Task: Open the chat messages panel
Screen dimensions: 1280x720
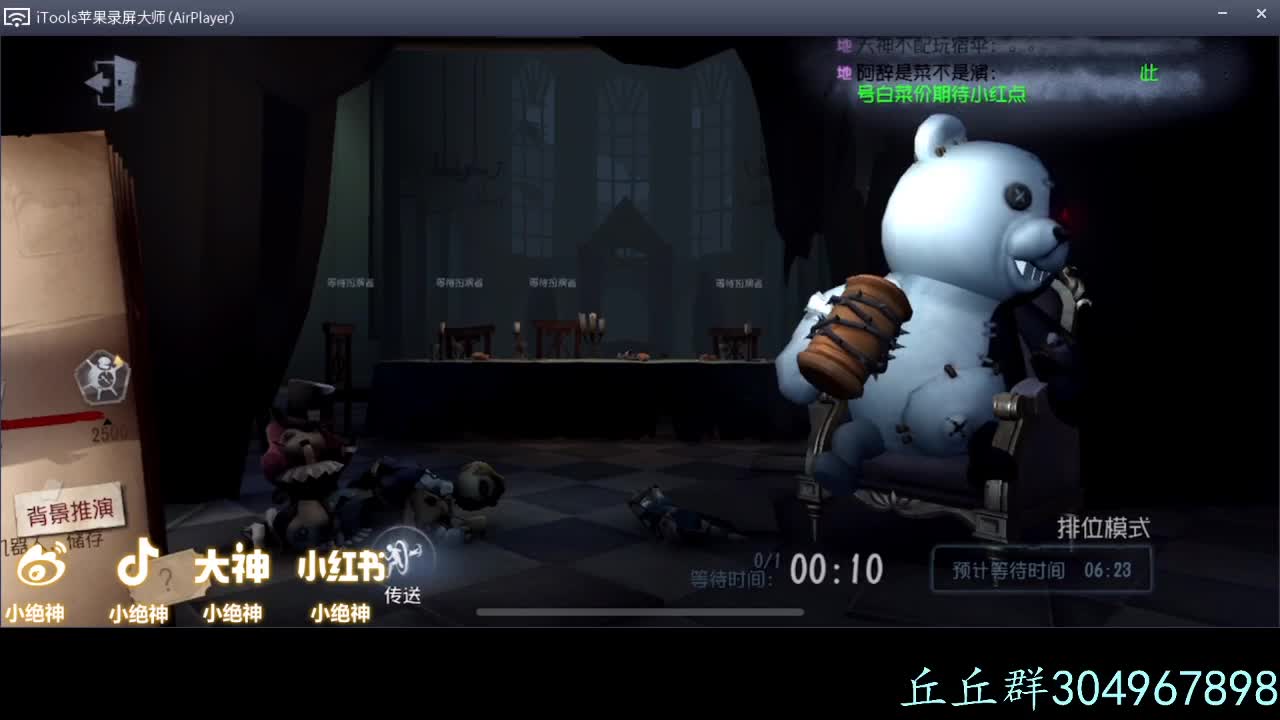Action: 1000,72
